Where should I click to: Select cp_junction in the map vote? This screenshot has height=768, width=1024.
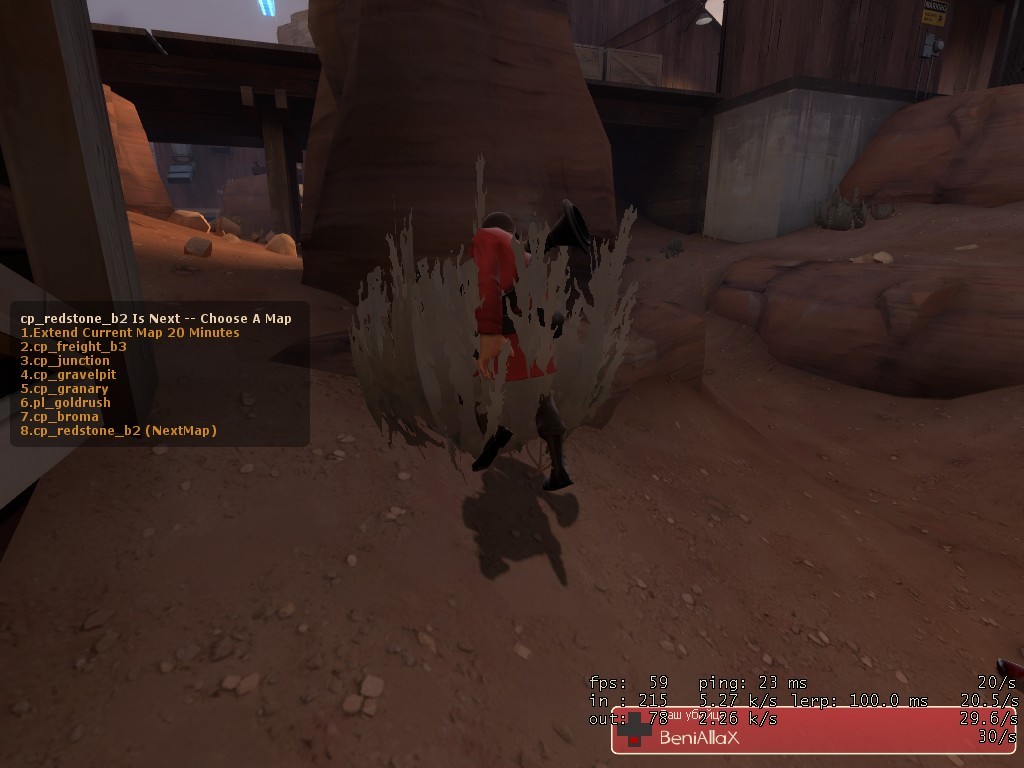pyautogui.click(x=65, y=361)
